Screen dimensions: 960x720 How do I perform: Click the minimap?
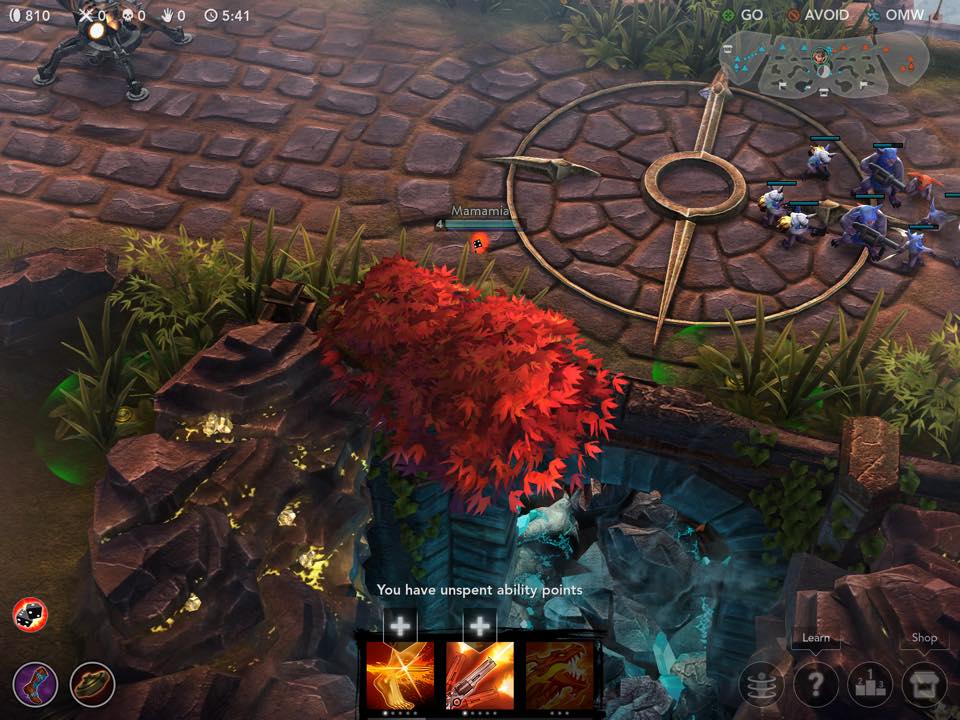823,62
